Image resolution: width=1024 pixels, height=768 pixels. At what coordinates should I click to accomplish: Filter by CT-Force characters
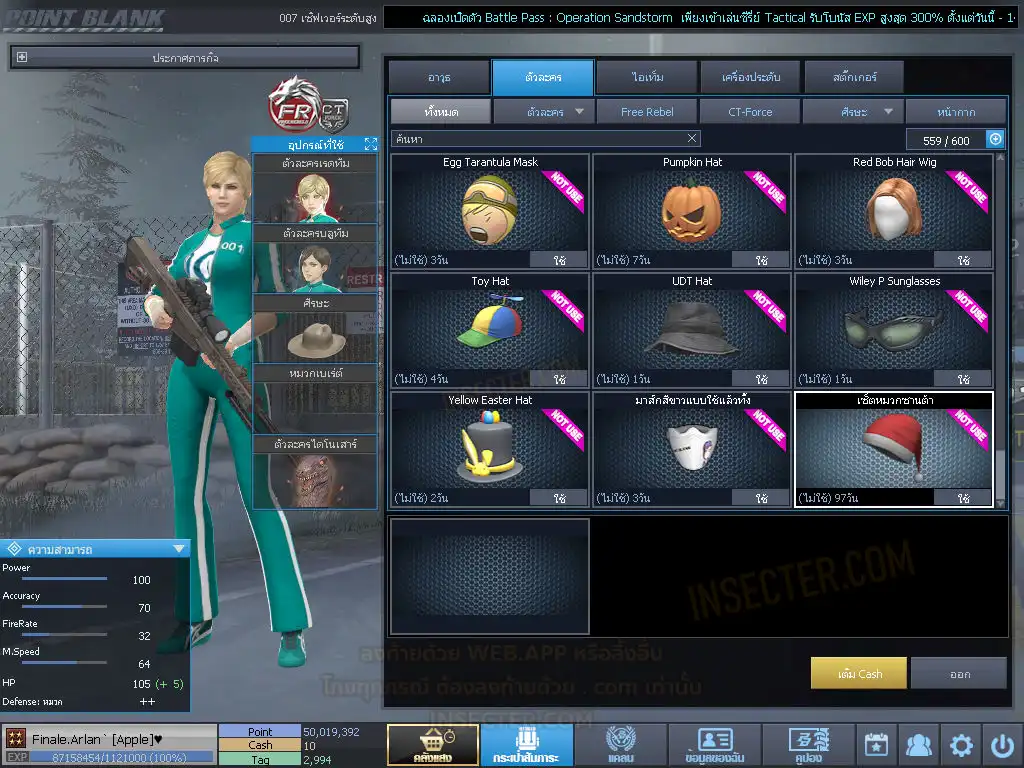[x=750, y=112]
